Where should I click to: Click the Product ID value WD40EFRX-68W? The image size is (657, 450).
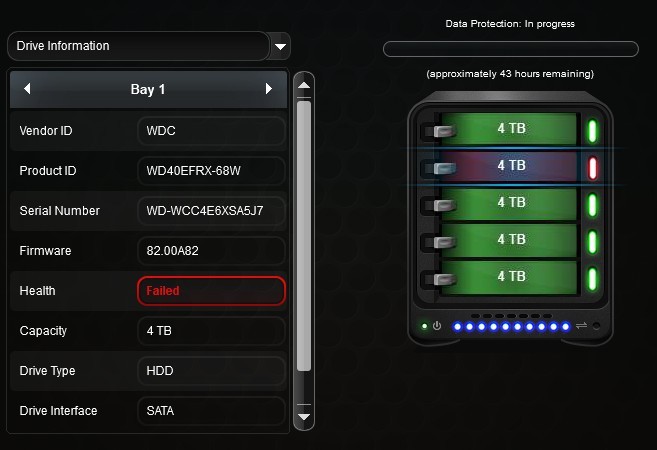[211, 171]
